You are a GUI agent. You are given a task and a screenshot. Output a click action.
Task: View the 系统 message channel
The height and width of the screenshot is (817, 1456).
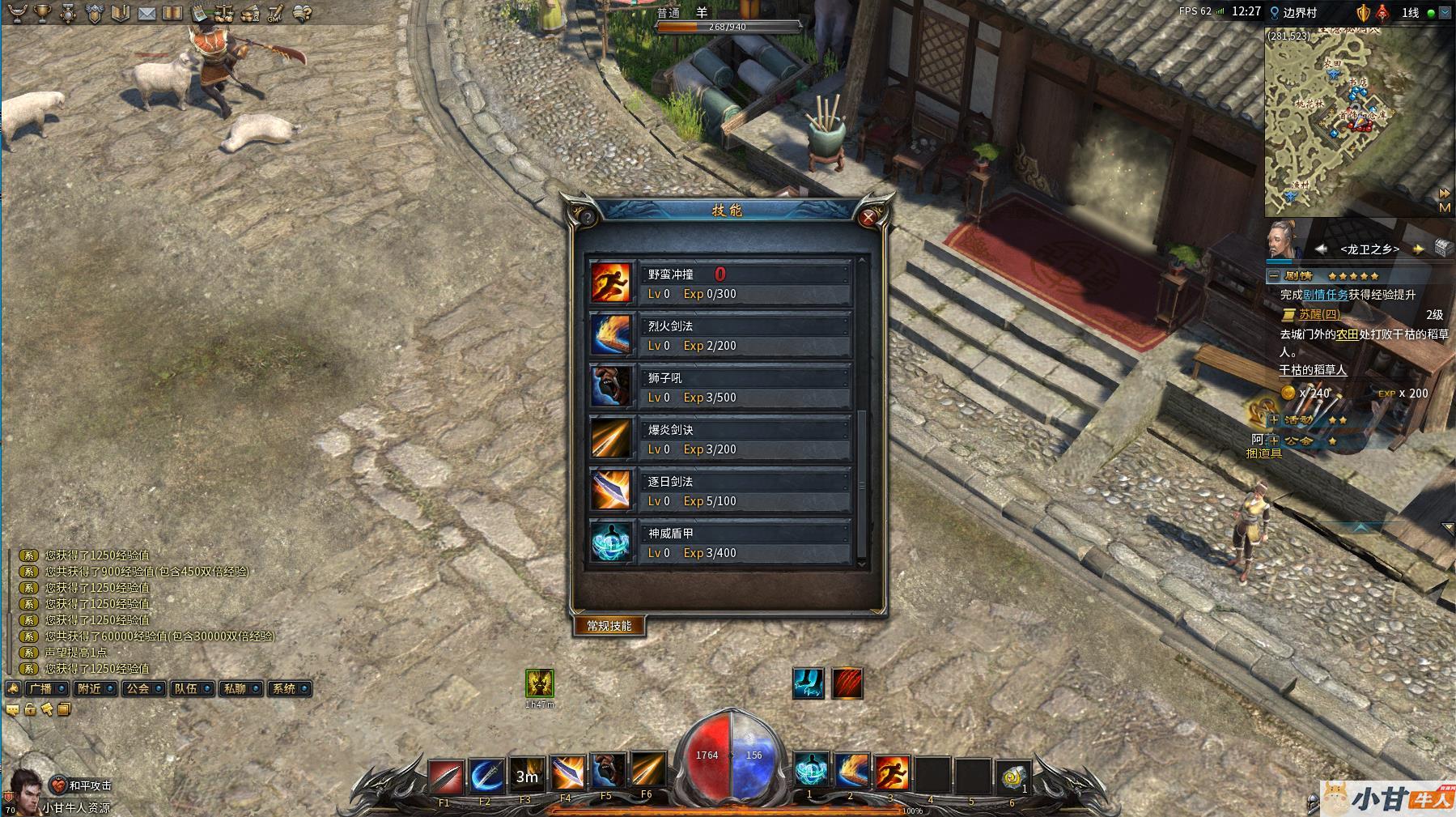[x=288, y=689]
